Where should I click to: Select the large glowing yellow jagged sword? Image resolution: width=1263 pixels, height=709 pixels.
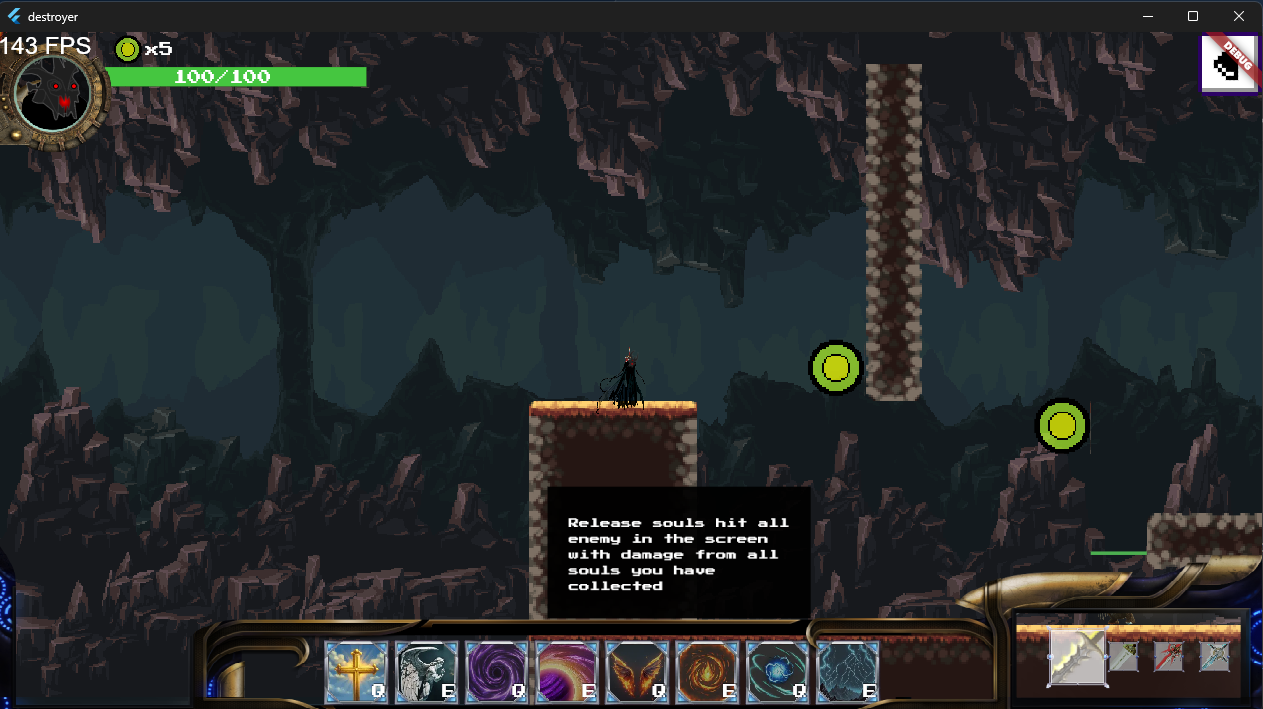coord(1077,658)
